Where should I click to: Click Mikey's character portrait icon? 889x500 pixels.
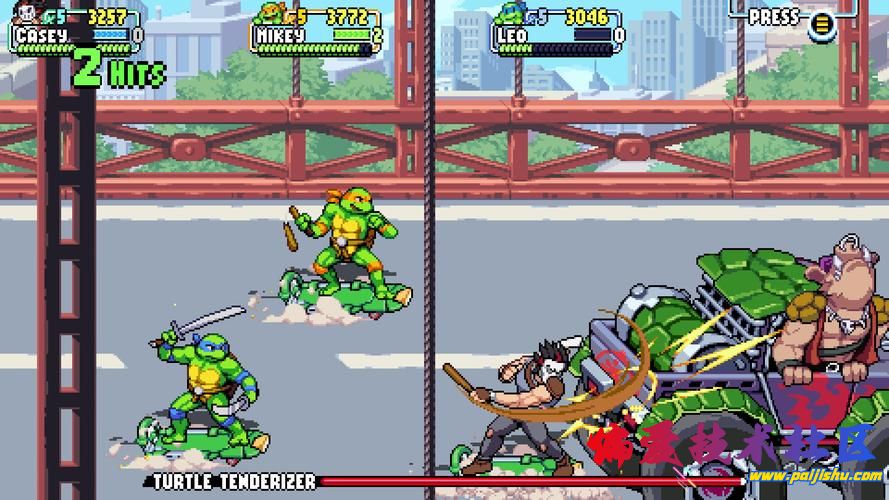pyautogui.click(x=269, y=14)
